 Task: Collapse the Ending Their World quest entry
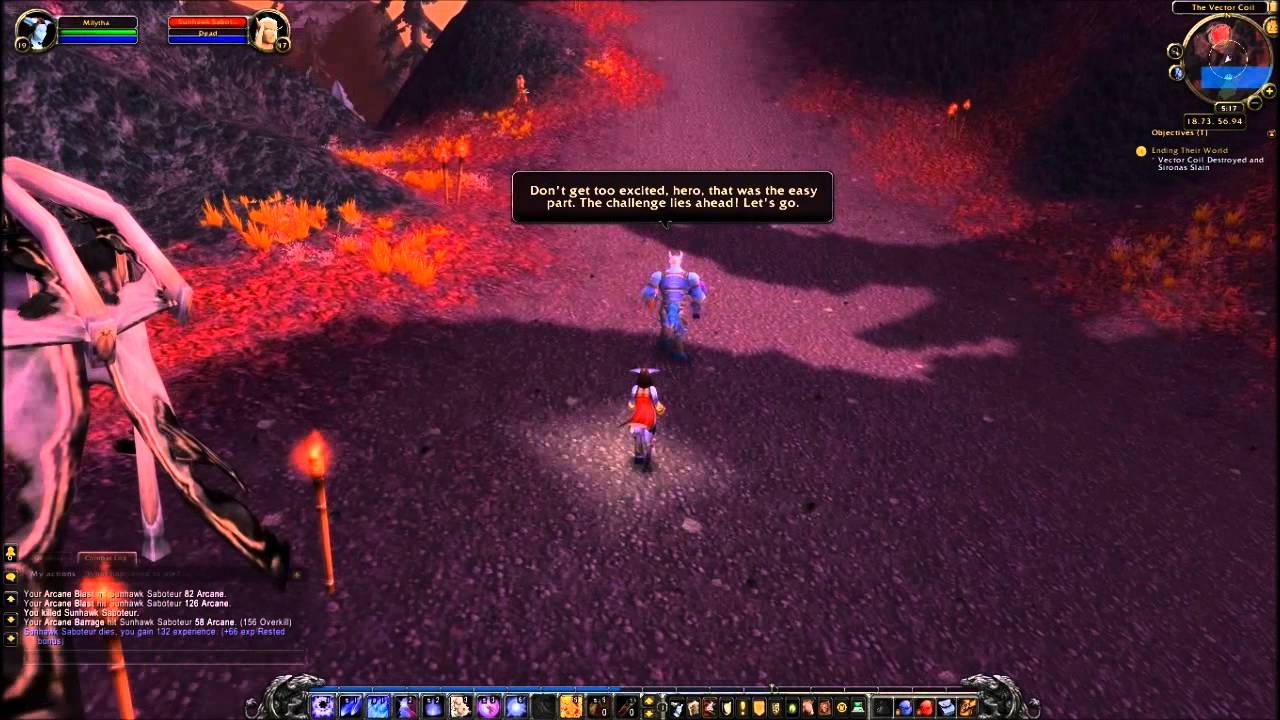coord(1192,150)
